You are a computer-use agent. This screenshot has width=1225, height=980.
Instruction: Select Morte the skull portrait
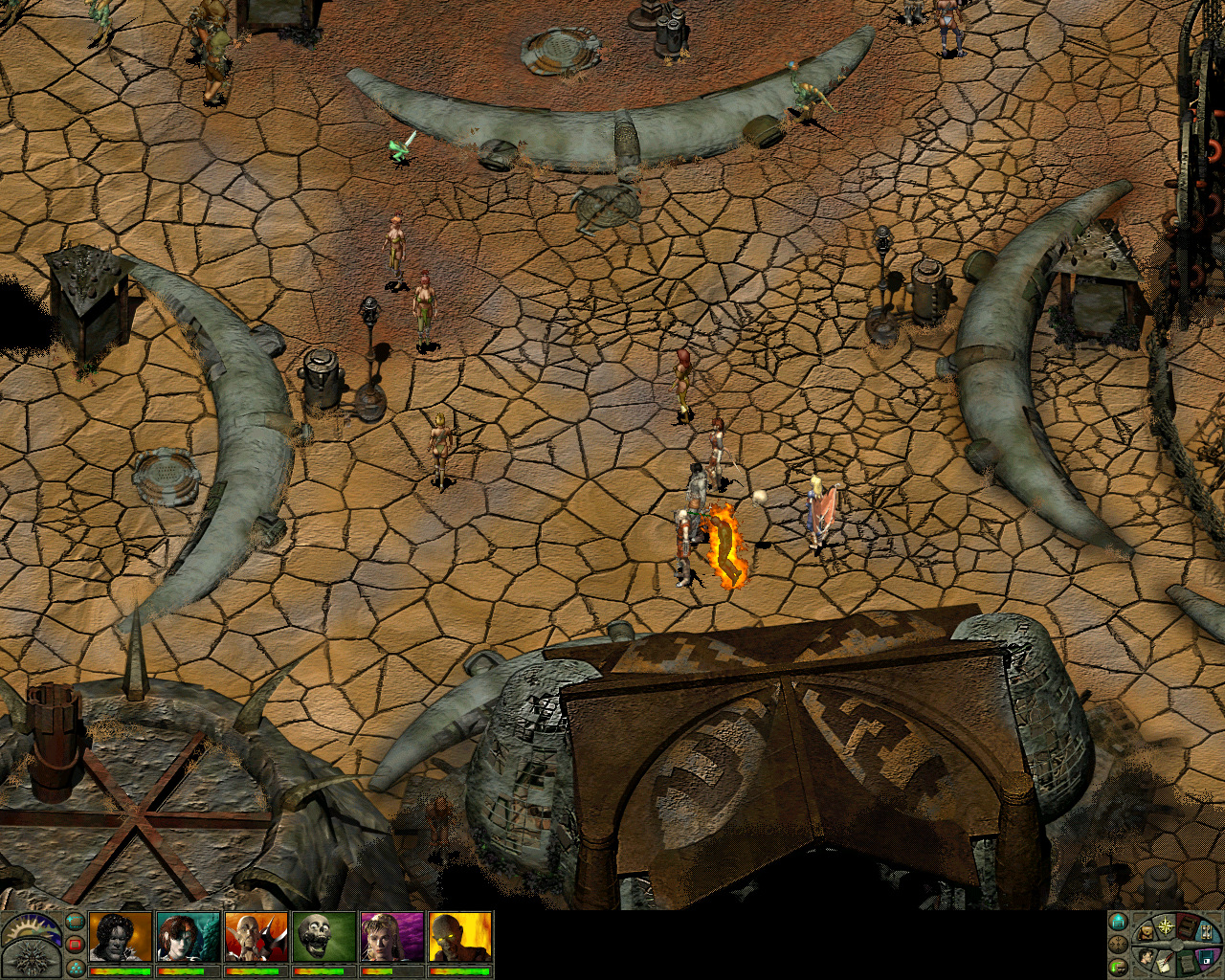[324, 936]
